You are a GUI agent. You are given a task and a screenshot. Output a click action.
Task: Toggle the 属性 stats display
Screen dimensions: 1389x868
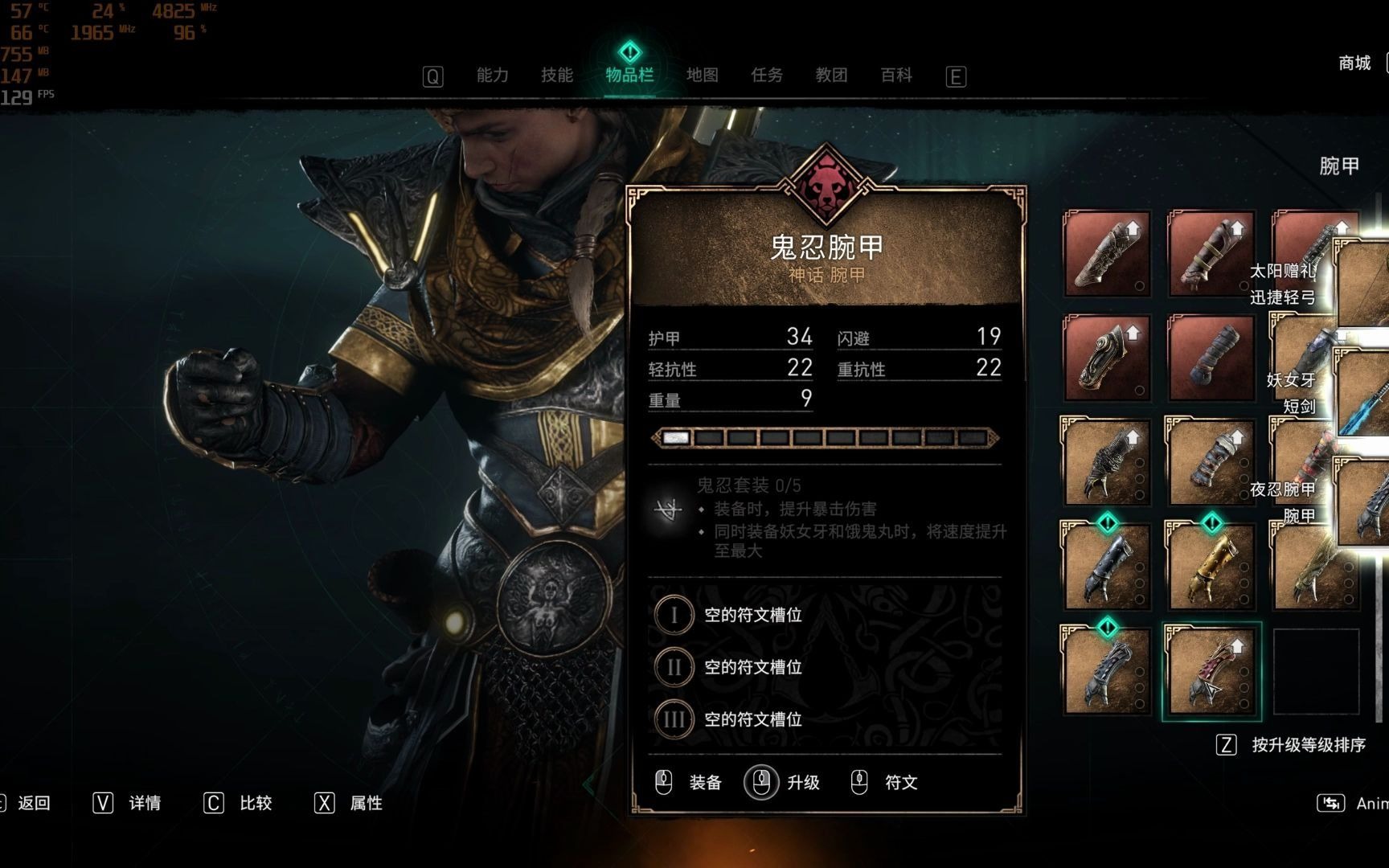pos(364,803)
